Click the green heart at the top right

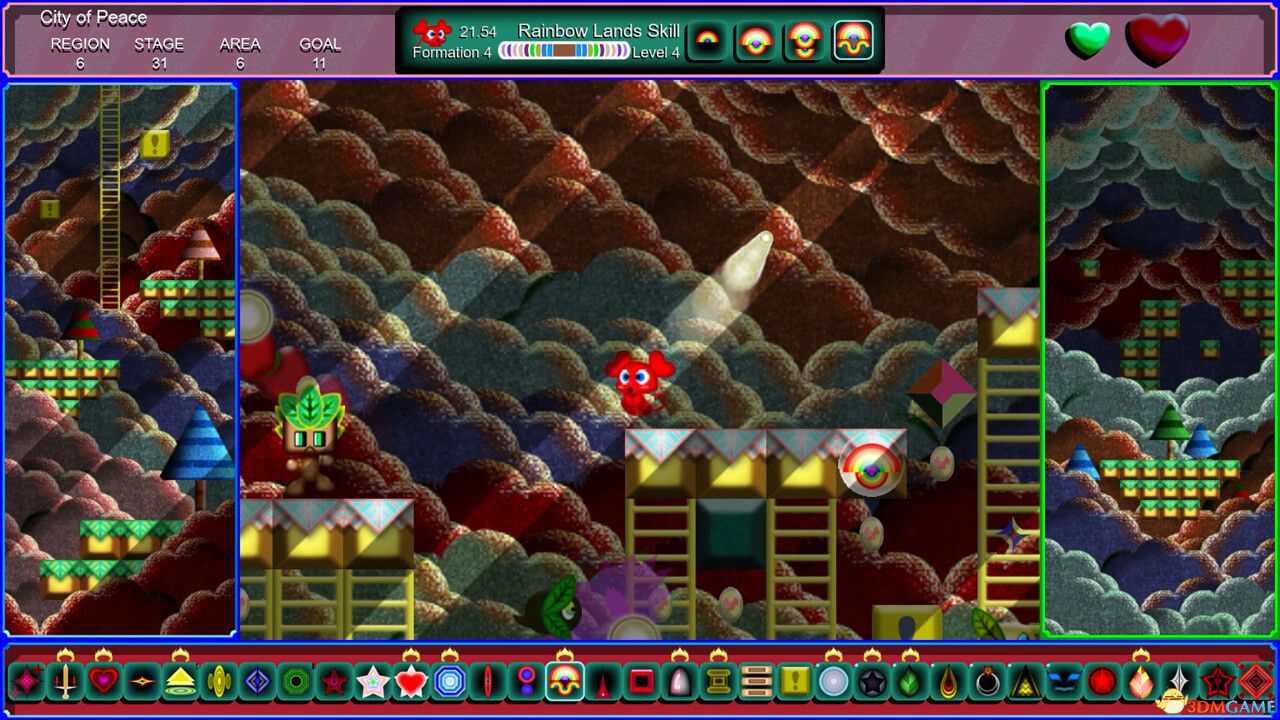tap(1090, 40)
